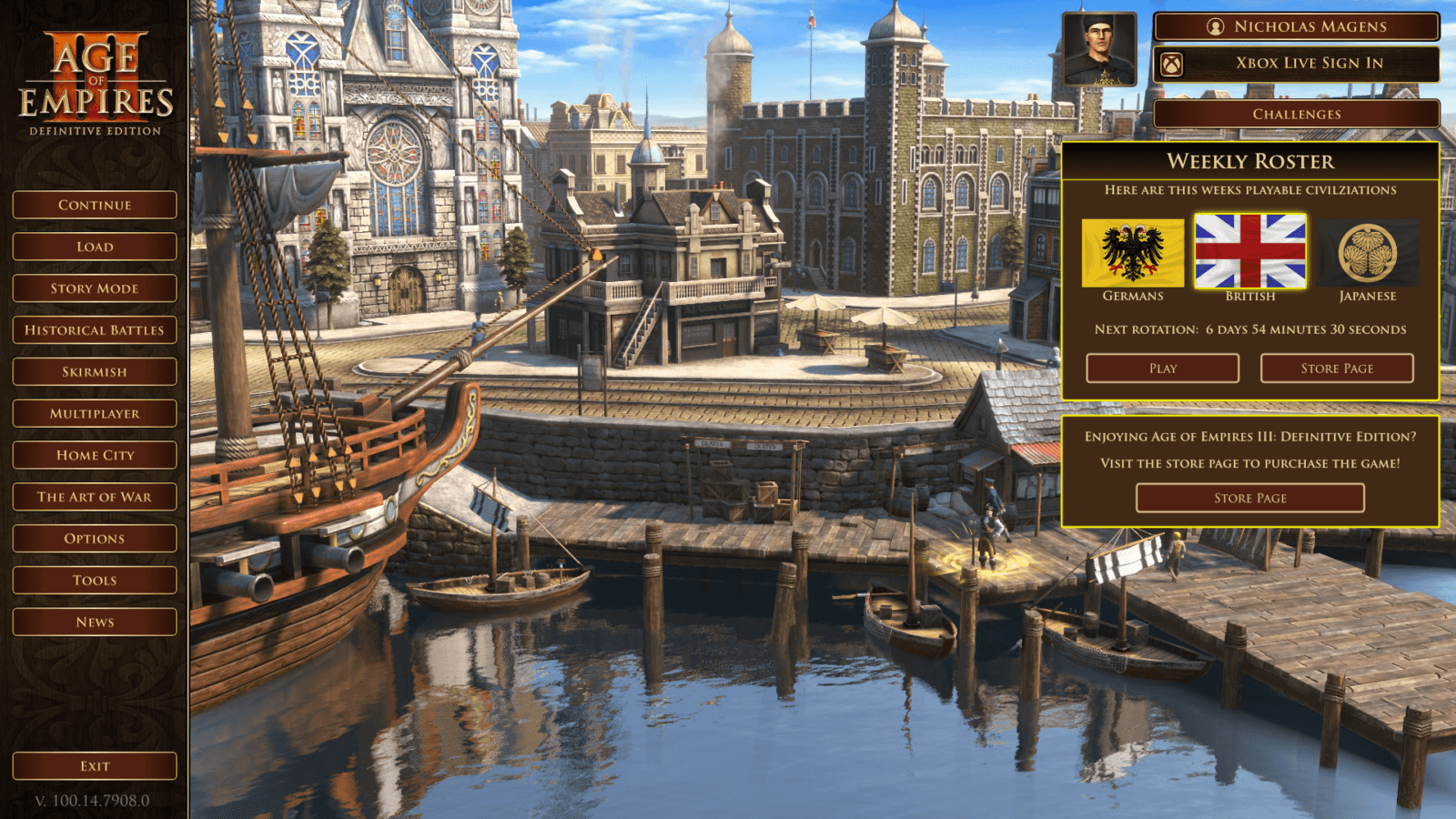Start Story Mode
Screen dimensions: 1456x819
point(94,288)
